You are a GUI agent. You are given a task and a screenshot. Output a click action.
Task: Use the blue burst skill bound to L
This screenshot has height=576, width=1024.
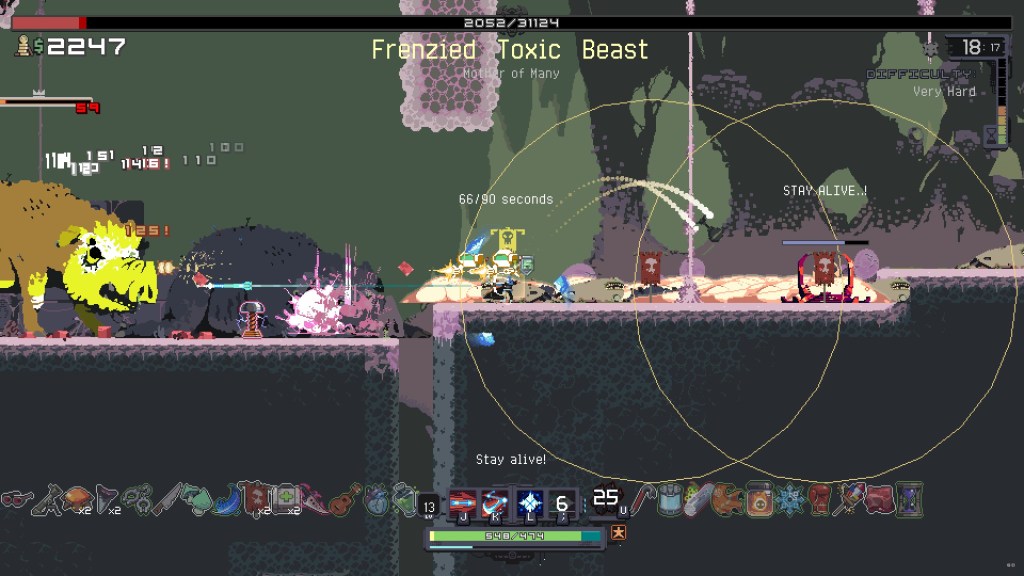[530, 502]
